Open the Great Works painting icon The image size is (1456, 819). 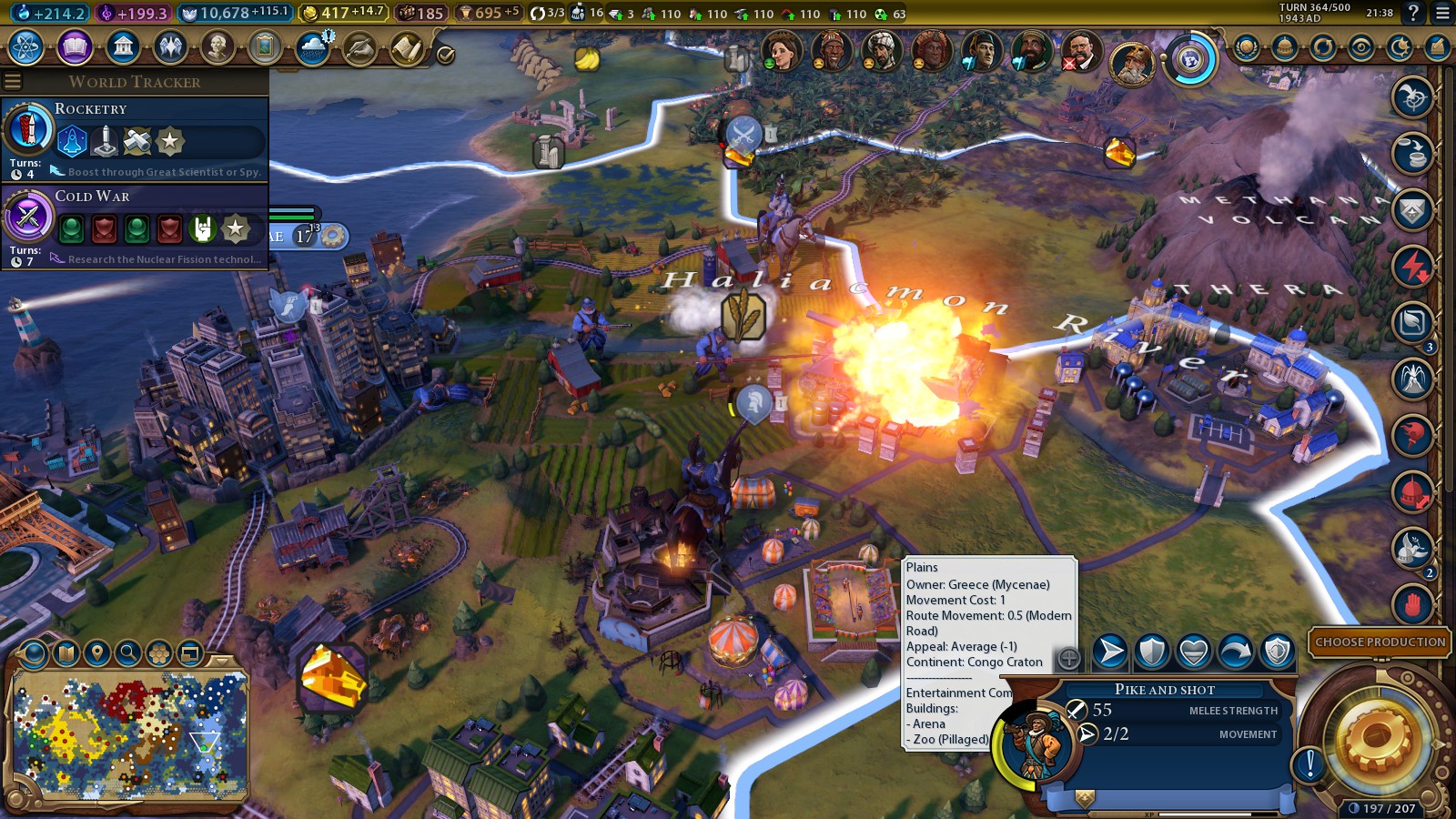(x=265, y=47)
